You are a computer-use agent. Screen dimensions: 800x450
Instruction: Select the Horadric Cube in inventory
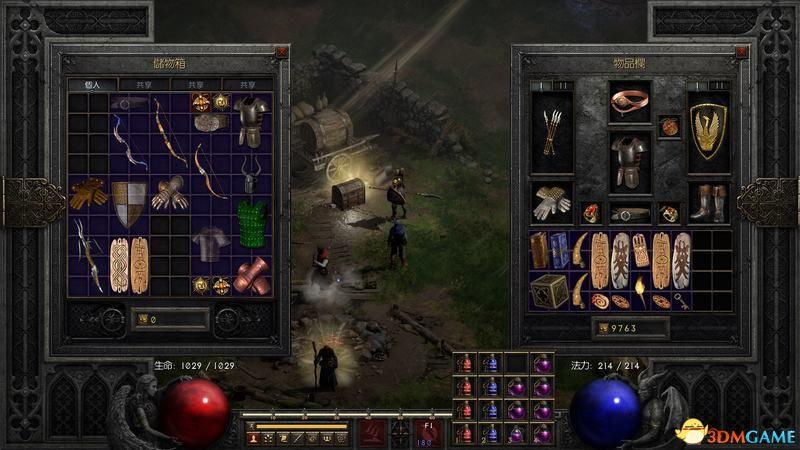click(x=551, y=290)
